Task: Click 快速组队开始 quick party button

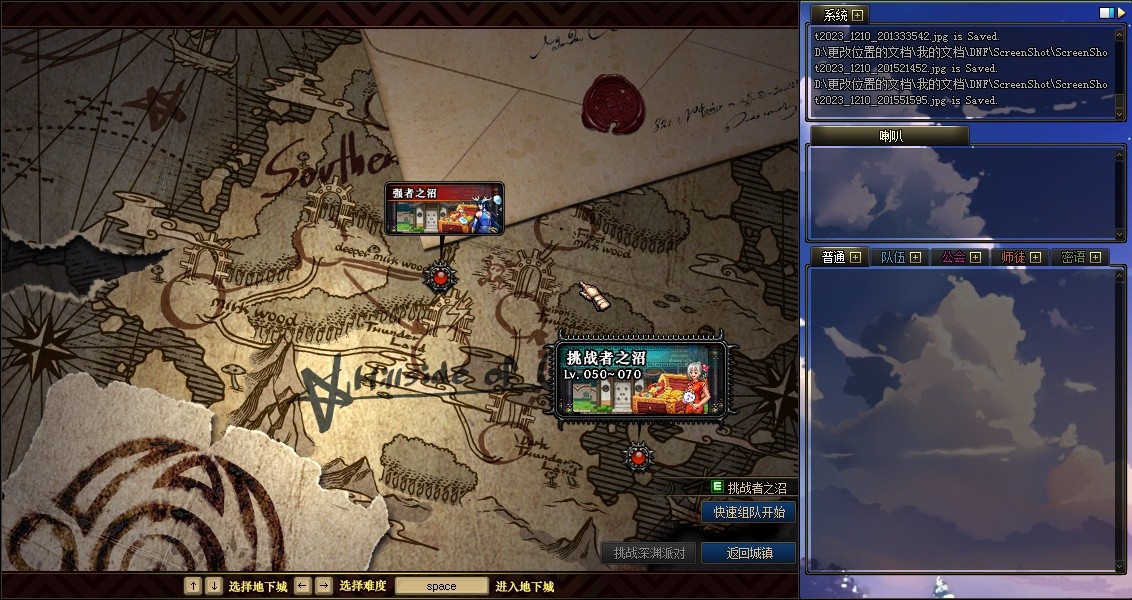Action: click(x=748, y=512)
